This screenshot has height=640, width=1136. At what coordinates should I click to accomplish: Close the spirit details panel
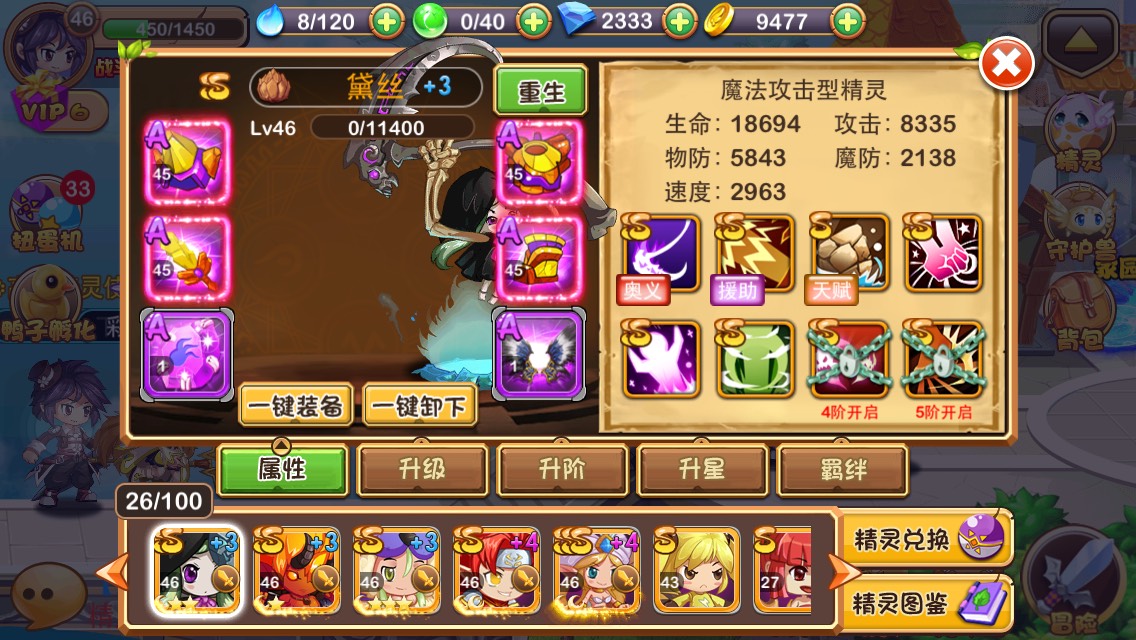1006,65
